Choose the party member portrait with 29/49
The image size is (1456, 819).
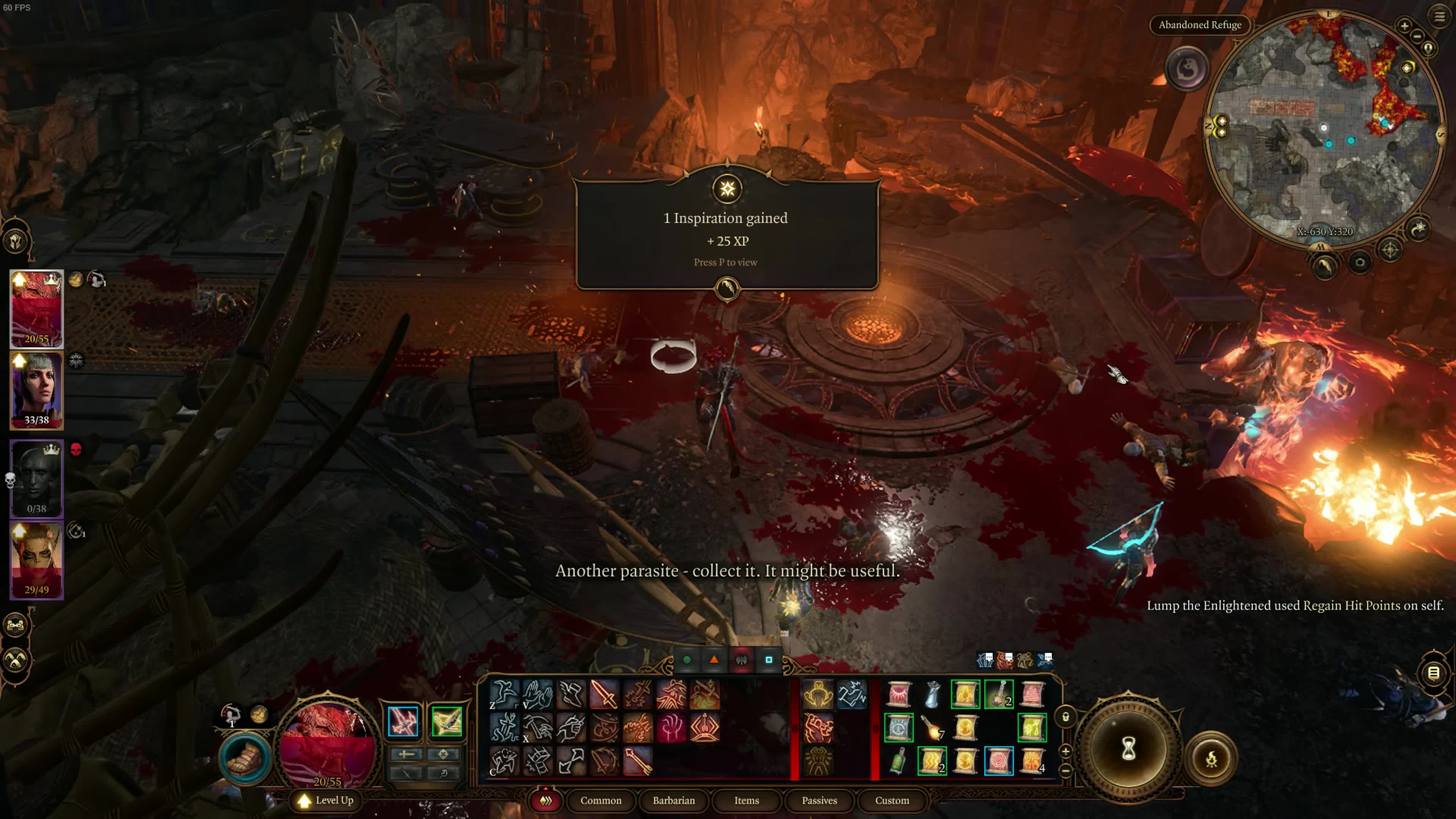point(37,560)
